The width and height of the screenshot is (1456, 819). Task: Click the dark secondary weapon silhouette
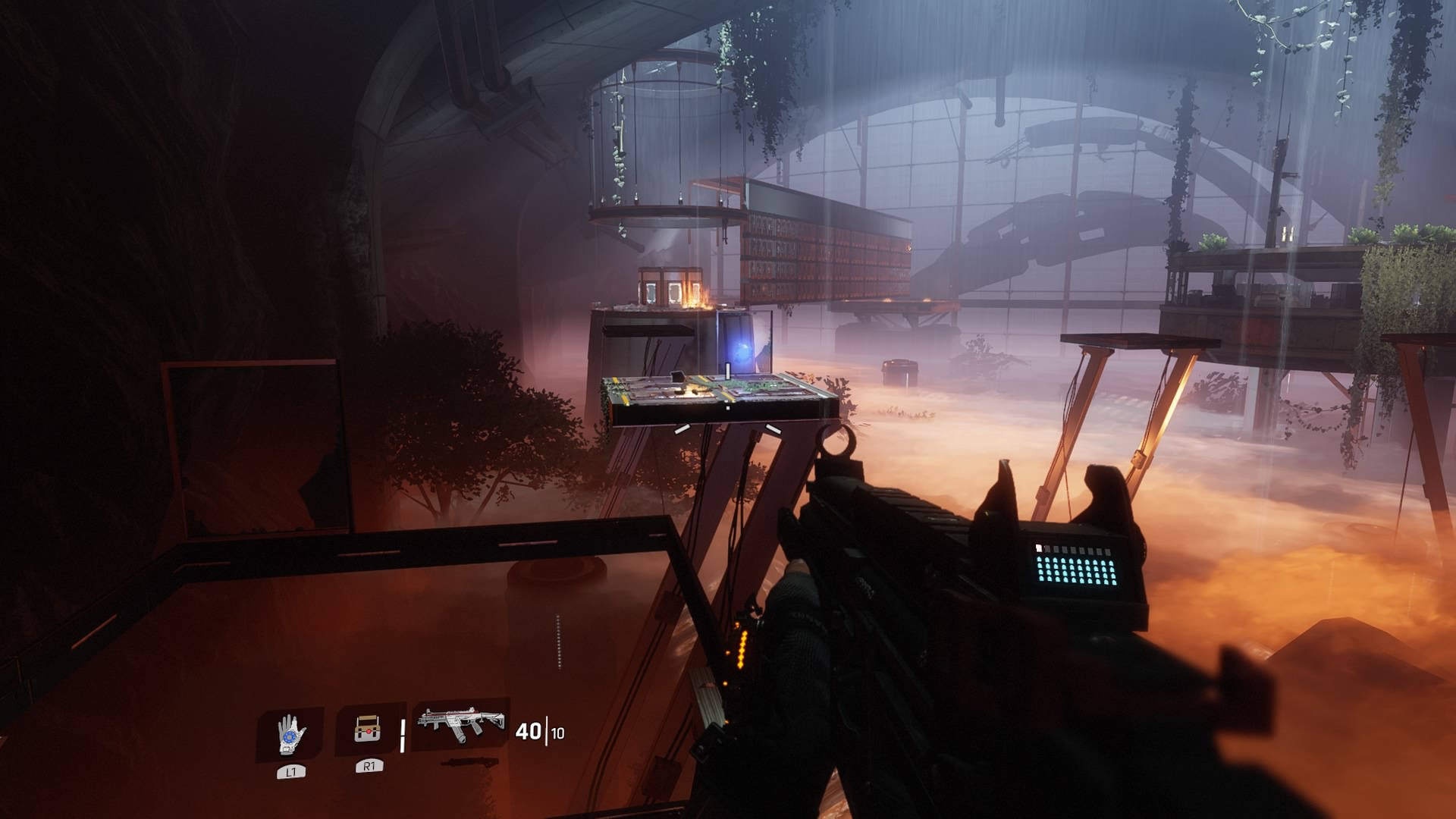[469, 762]
